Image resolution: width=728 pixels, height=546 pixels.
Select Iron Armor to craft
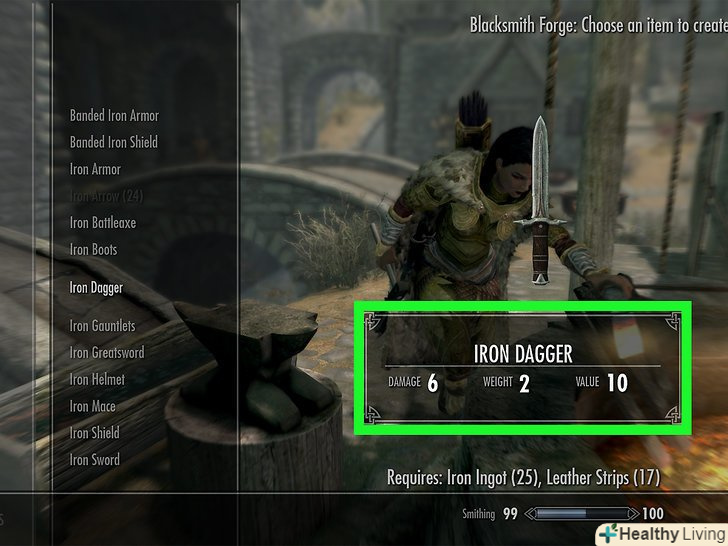[x=95, y=170]
